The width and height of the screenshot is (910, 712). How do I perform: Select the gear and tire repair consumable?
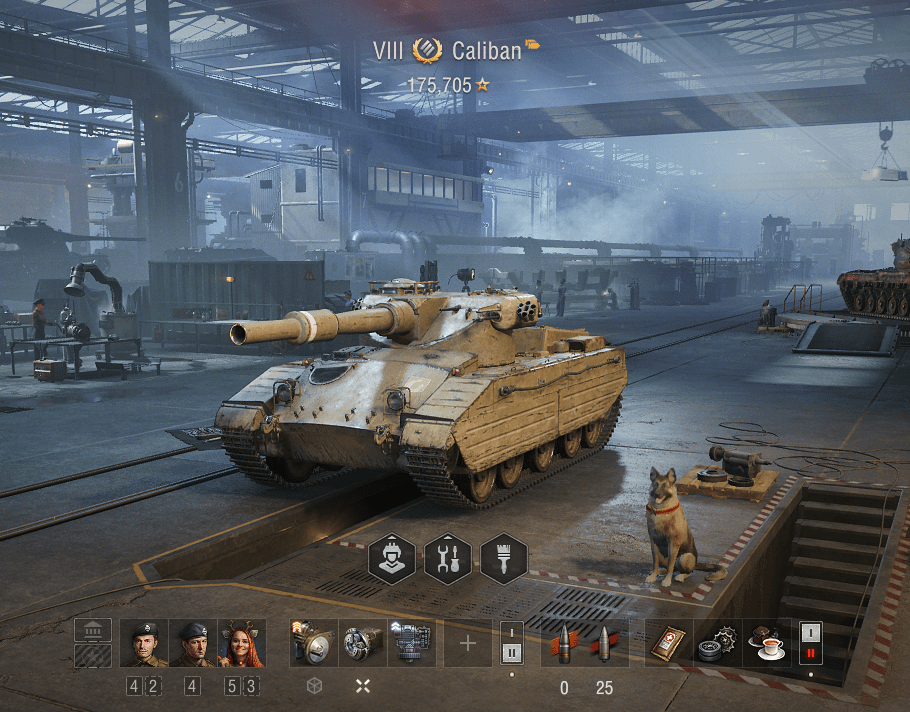[x=718, y=643]
